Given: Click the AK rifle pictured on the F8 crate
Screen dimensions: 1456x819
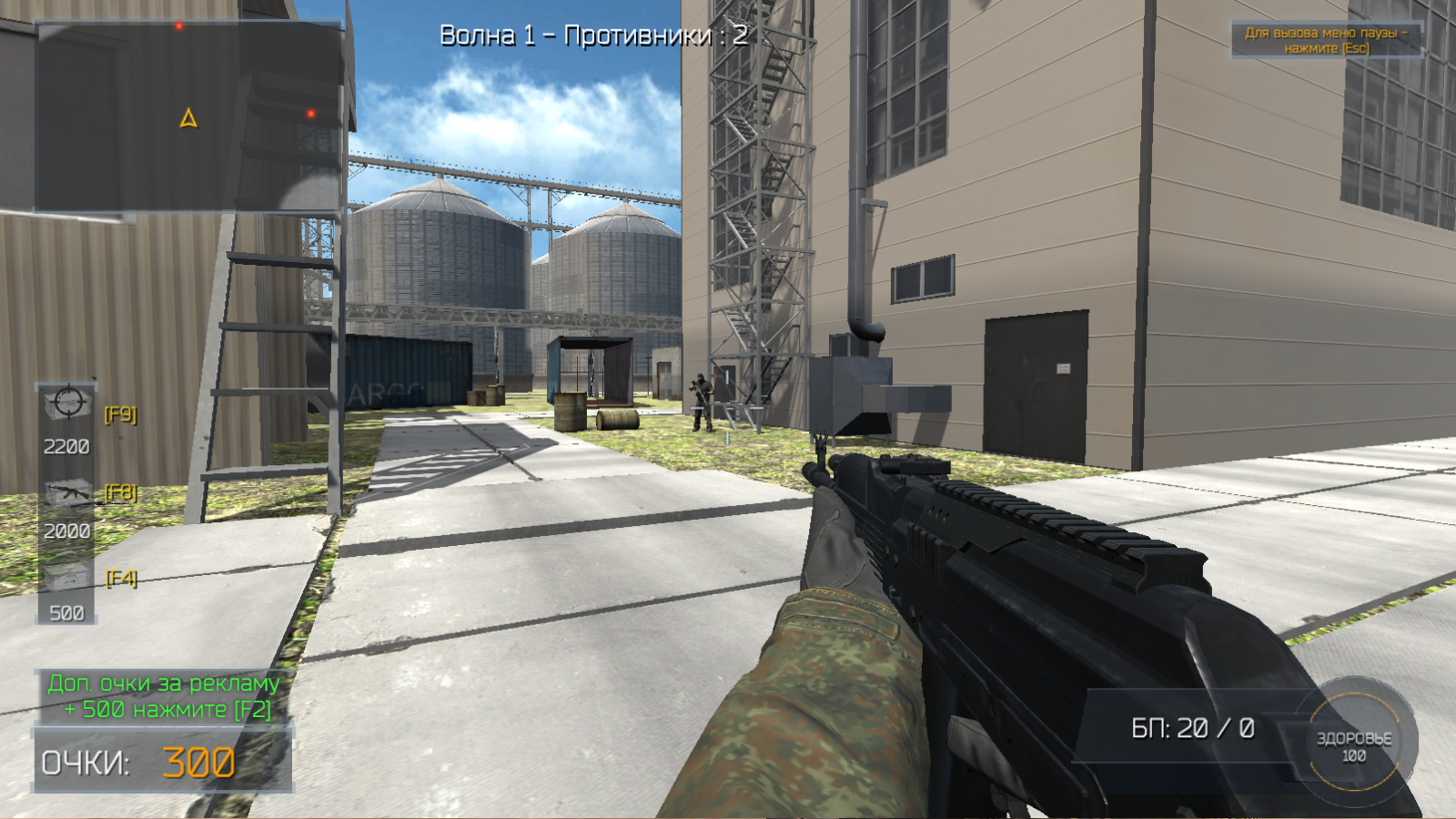Looking at the screenshot, I should [x=66, y=492].
